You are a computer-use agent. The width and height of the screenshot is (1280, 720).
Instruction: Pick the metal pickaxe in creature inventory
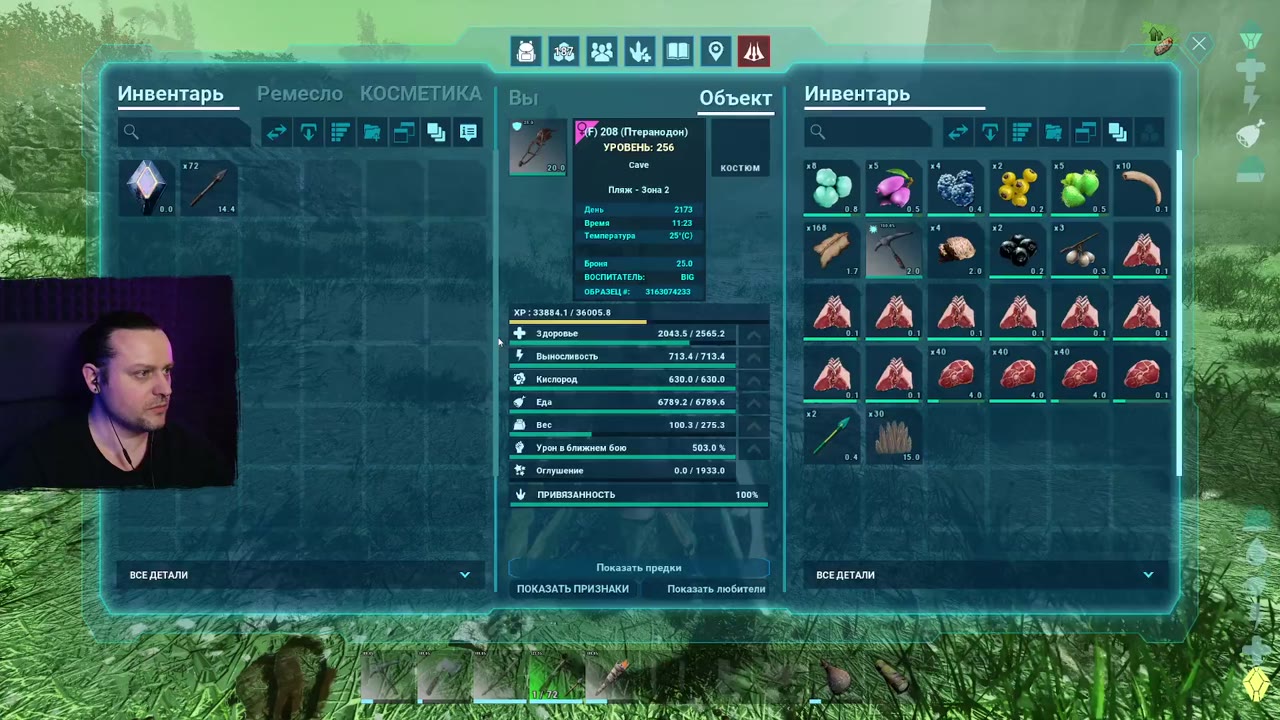pyautogui.click(x=893, y=249)
